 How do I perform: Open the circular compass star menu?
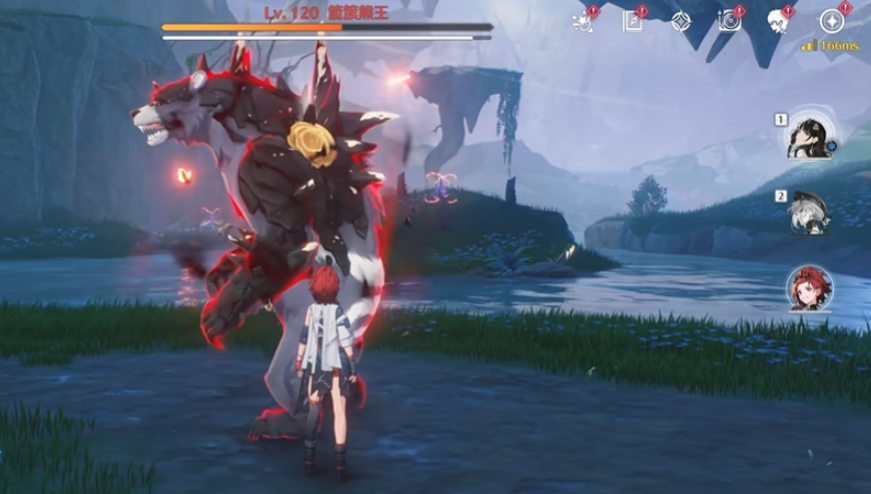pyautogui.click(x=831, y=21)
